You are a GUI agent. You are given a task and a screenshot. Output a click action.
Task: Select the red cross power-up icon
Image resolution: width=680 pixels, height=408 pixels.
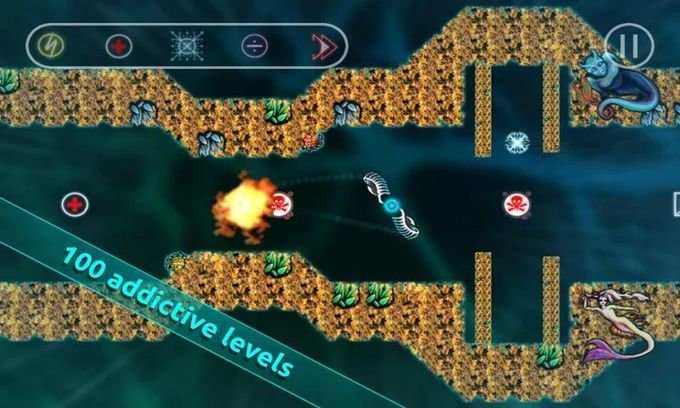[119, 46]
